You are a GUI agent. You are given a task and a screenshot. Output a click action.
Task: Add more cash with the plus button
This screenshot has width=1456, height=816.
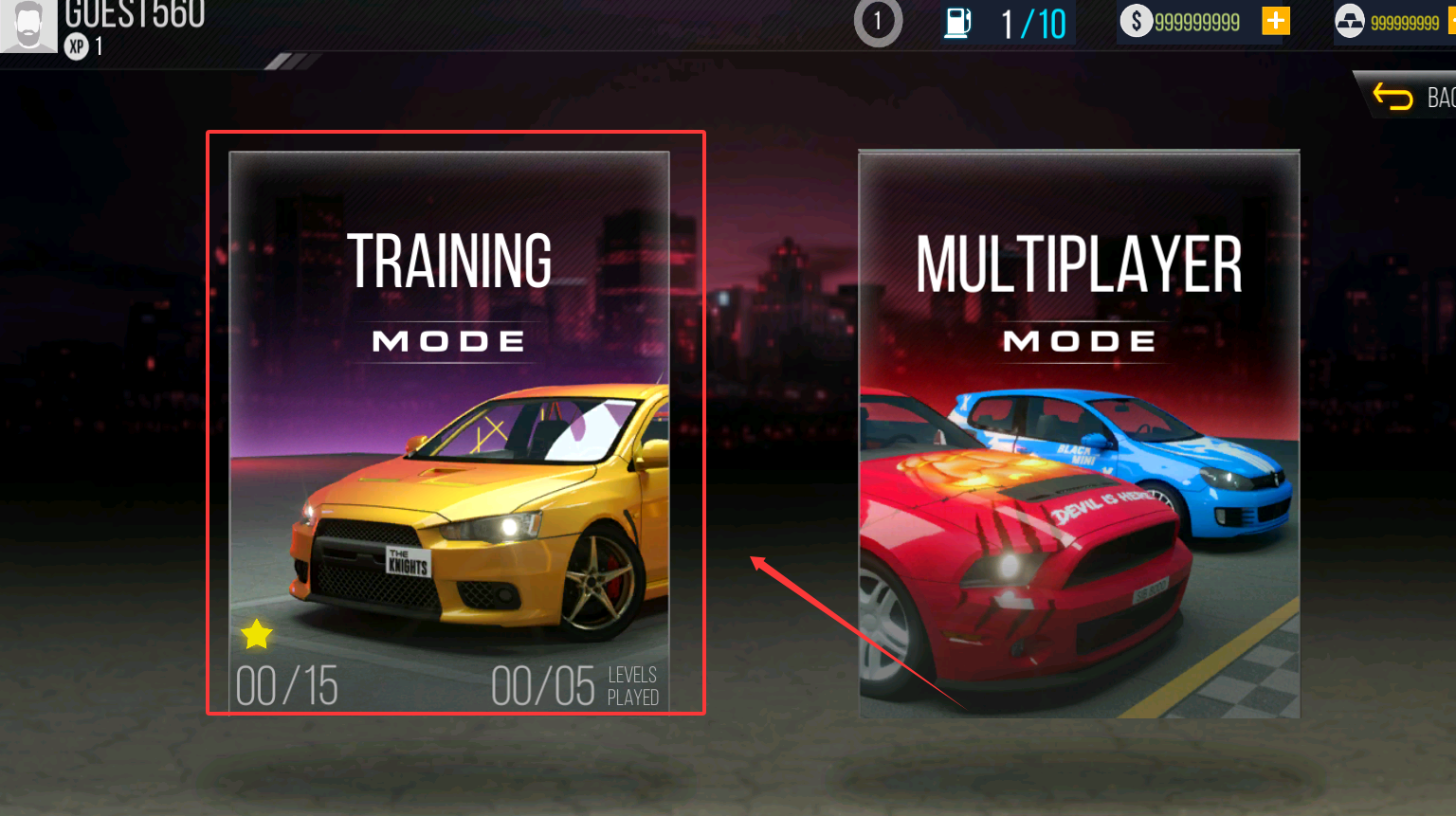point(1276,21)
